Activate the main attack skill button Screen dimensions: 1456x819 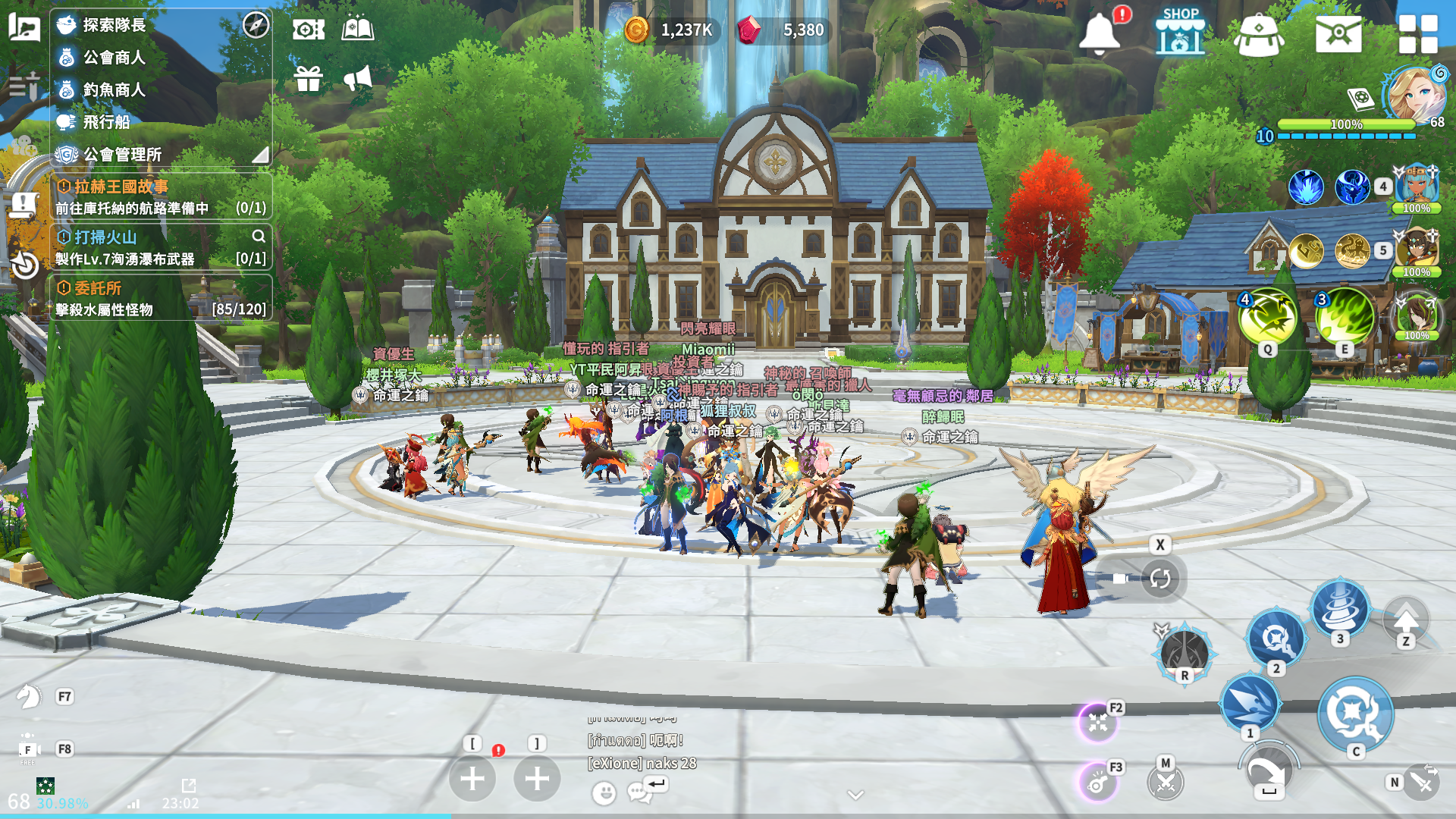tap(1354, 713)
